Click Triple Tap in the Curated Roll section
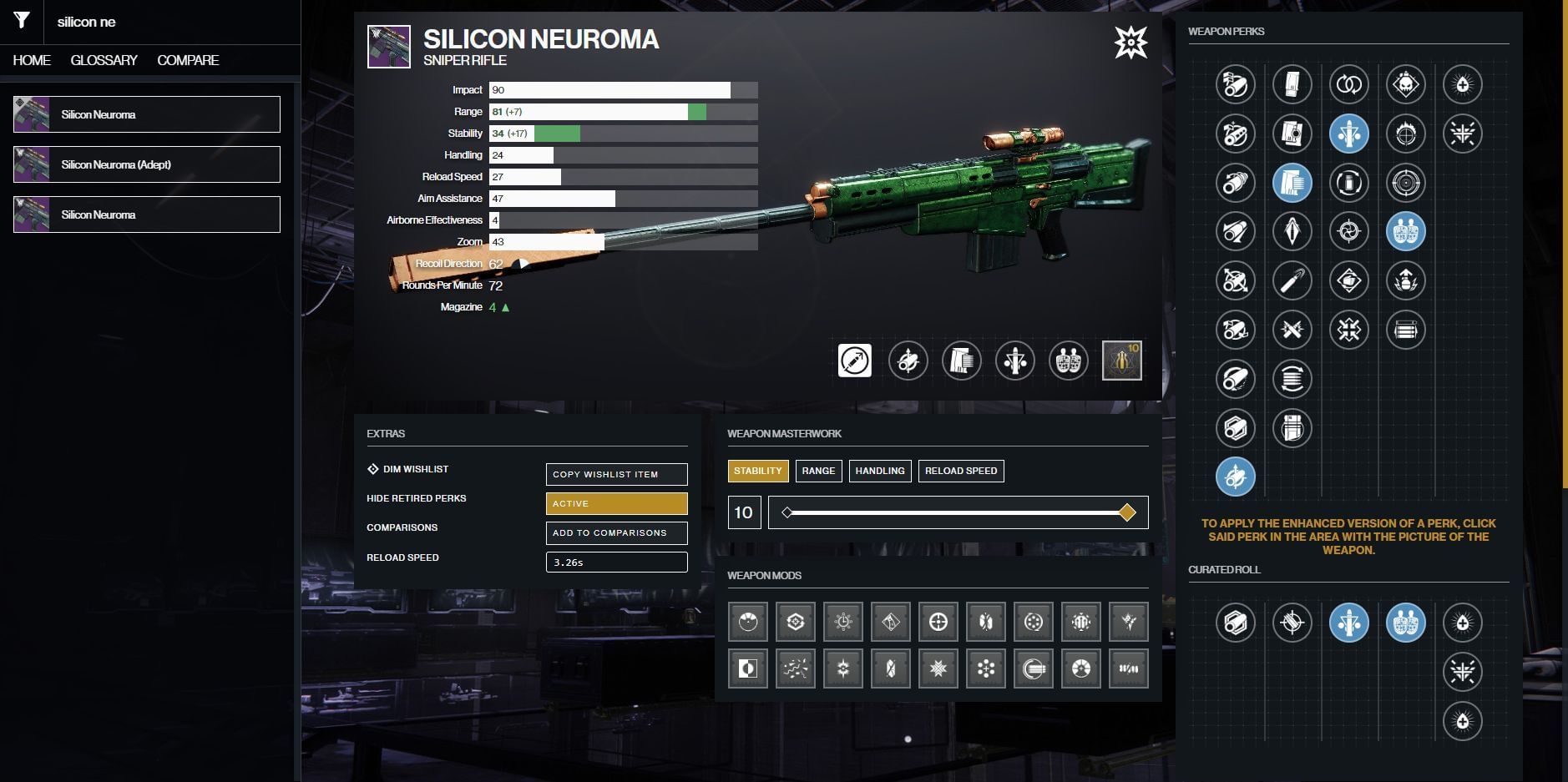 (1349, 623)
